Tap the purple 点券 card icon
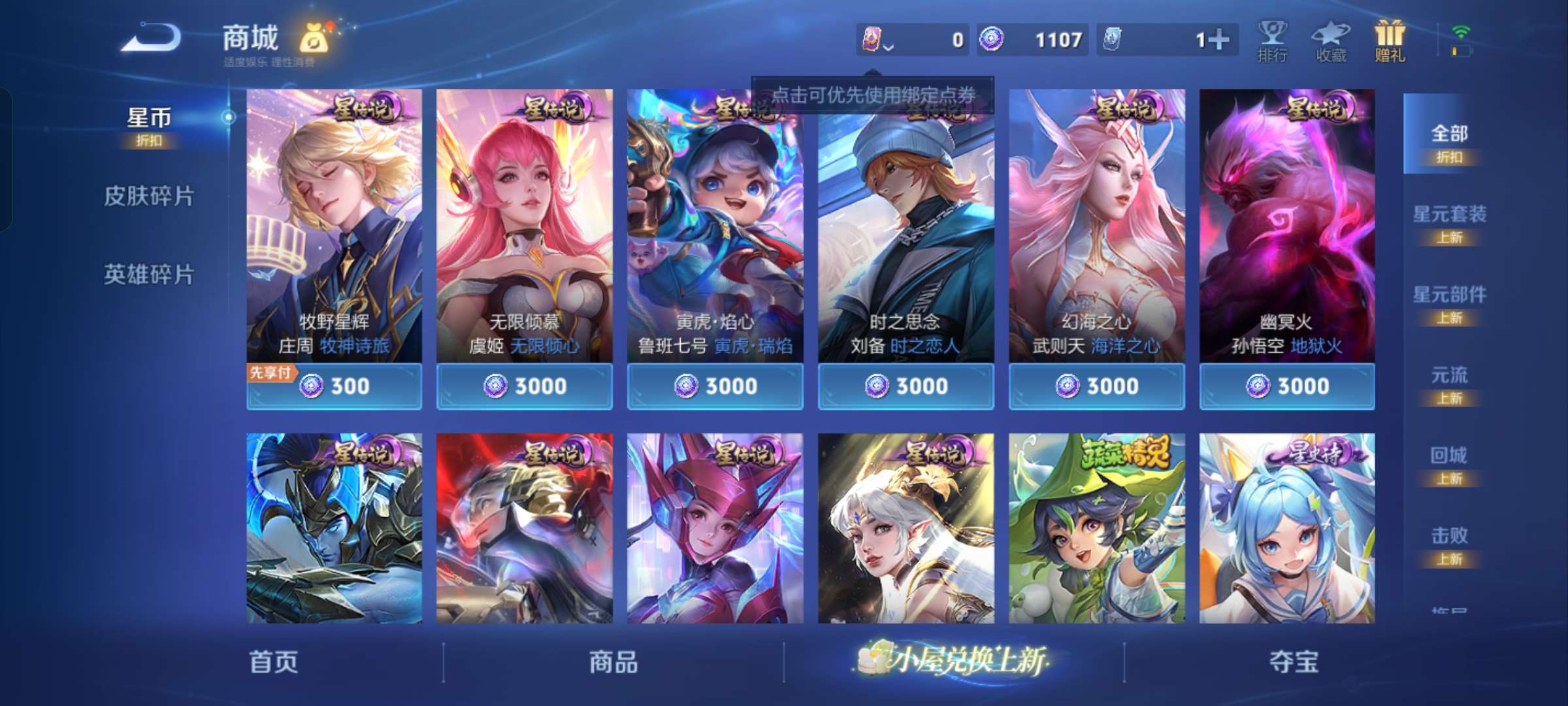 872,39
